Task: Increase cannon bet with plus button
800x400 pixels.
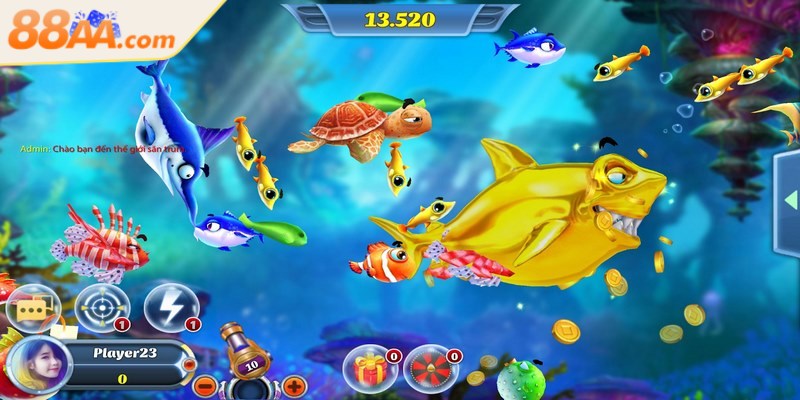Action: pos(293,385)
